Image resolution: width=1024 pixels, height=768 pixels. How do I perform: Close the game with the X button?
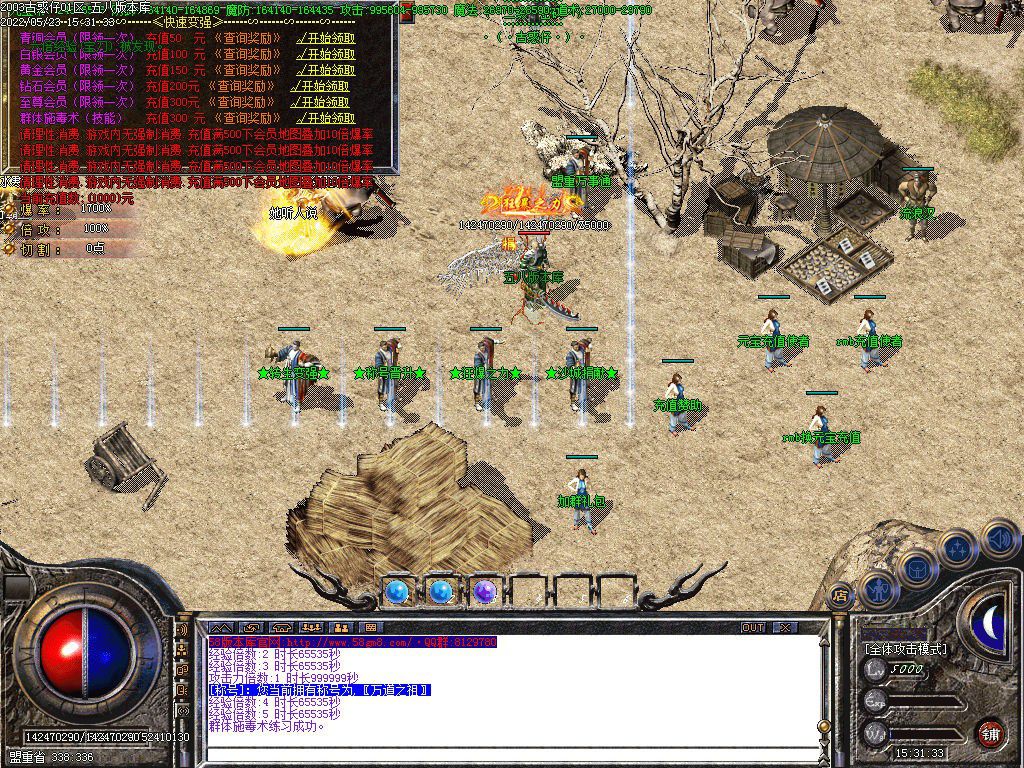tap(786, 628)
